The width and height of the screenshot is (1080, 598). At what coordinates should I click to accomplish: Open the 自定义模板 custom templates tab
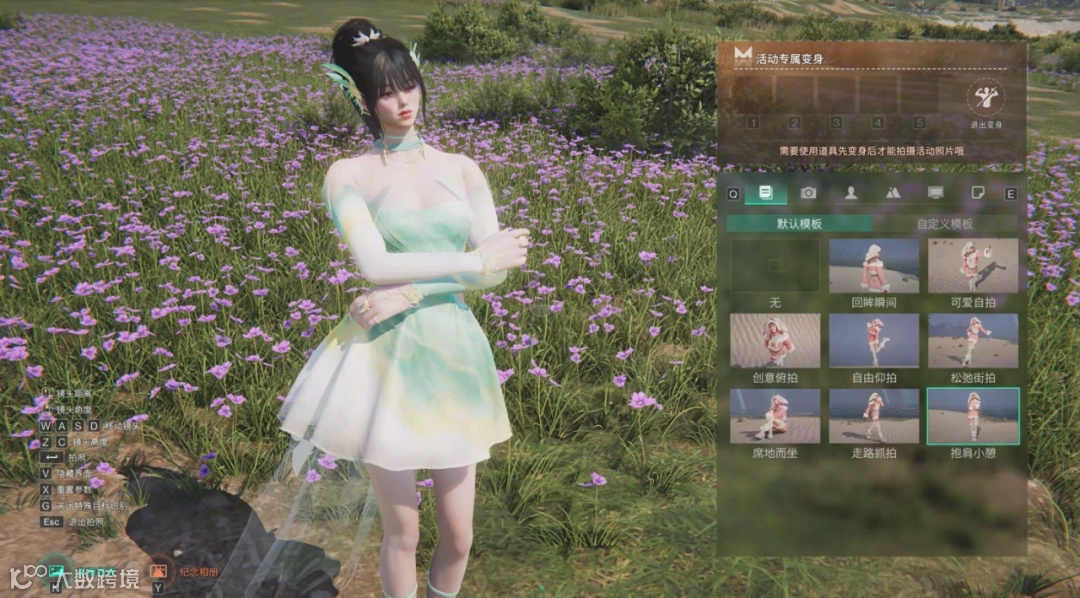pos(945,224)
